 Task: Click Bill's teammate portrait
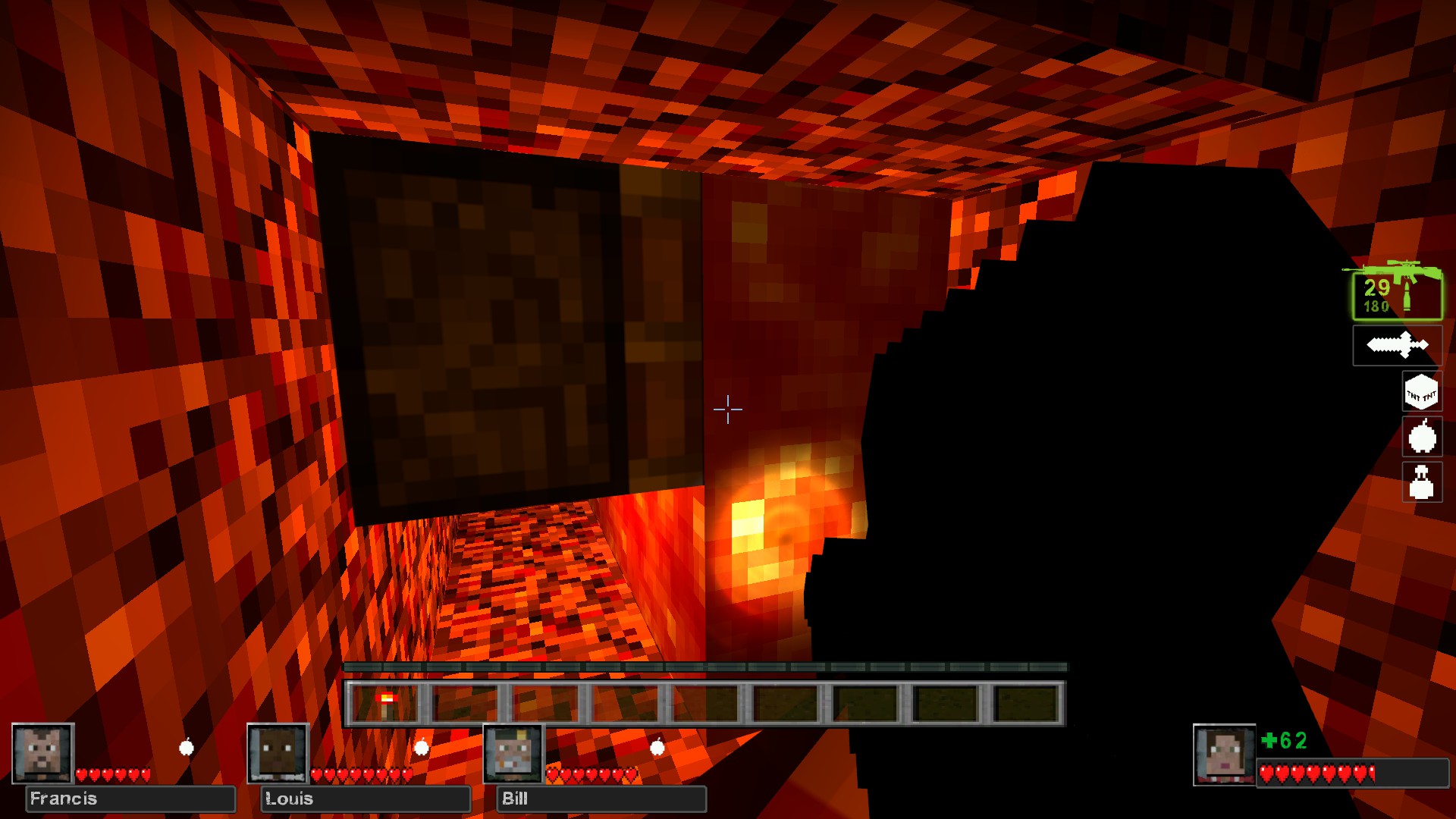click(514, 753)
